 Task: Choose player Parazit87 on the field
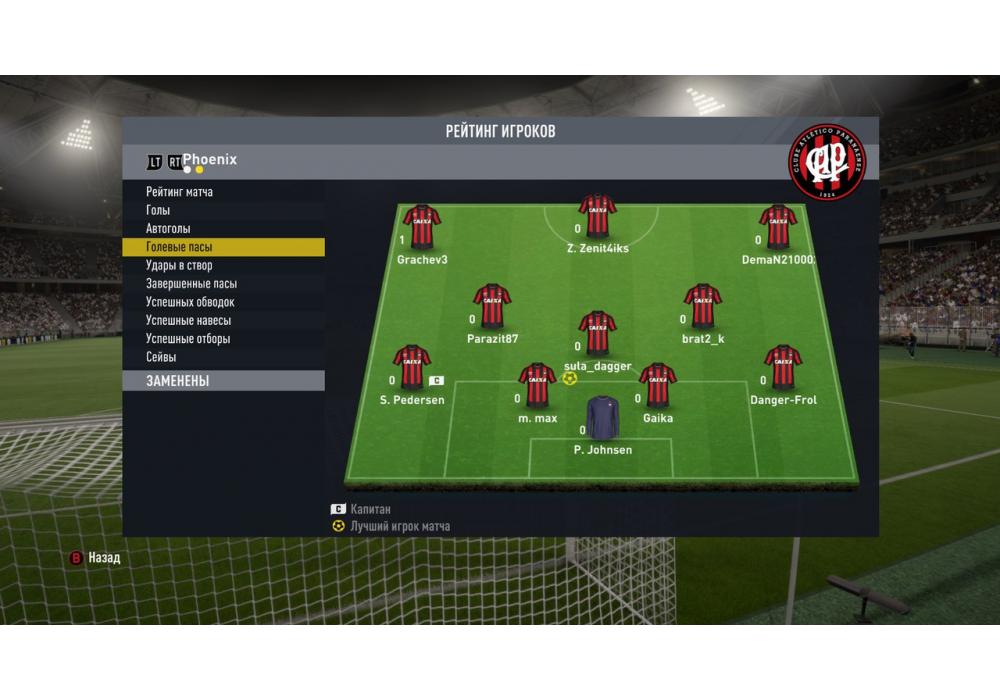tap(492, 306)
